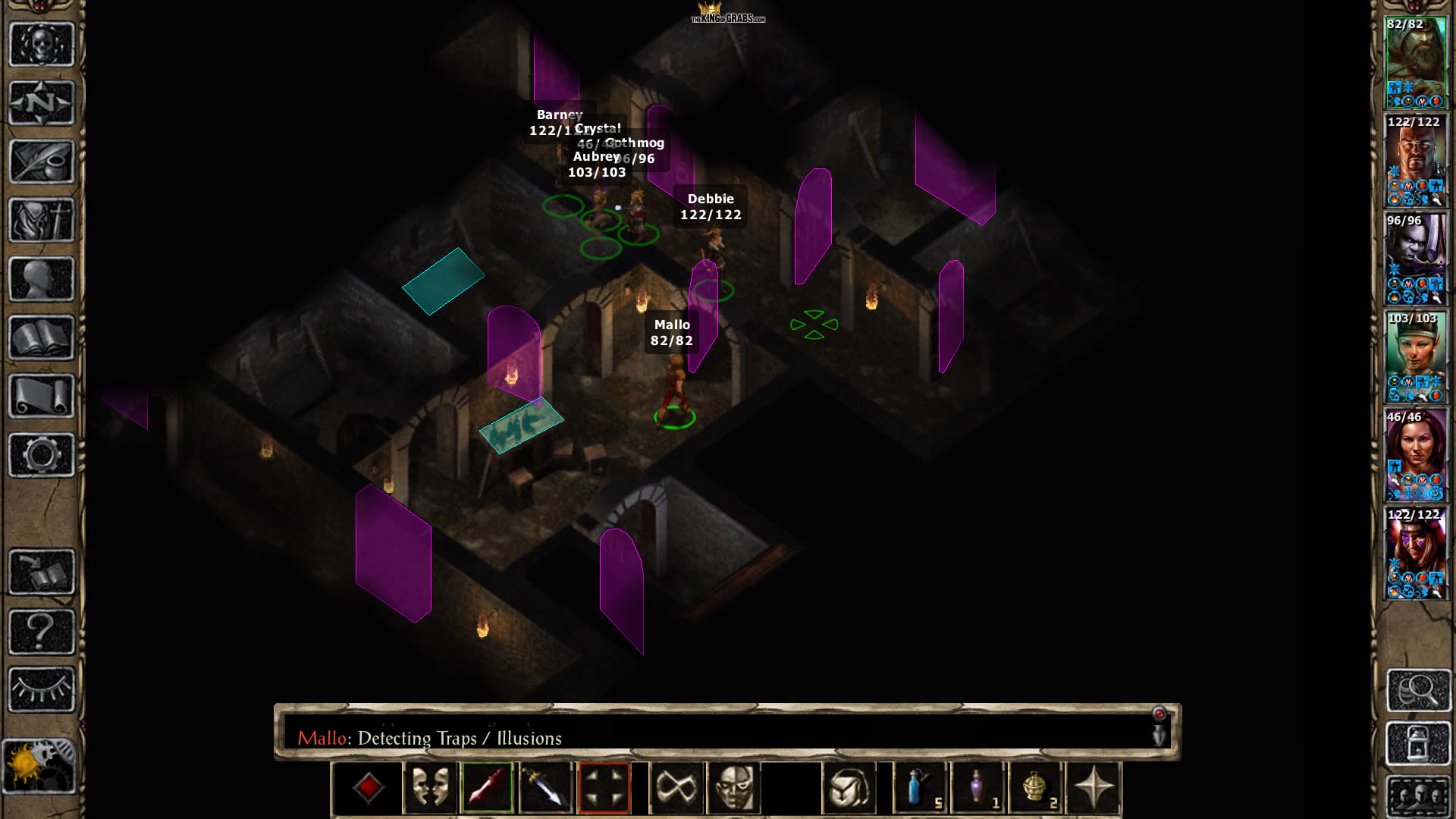
Task: Open the inventory screen
Action: pos(41,220)
